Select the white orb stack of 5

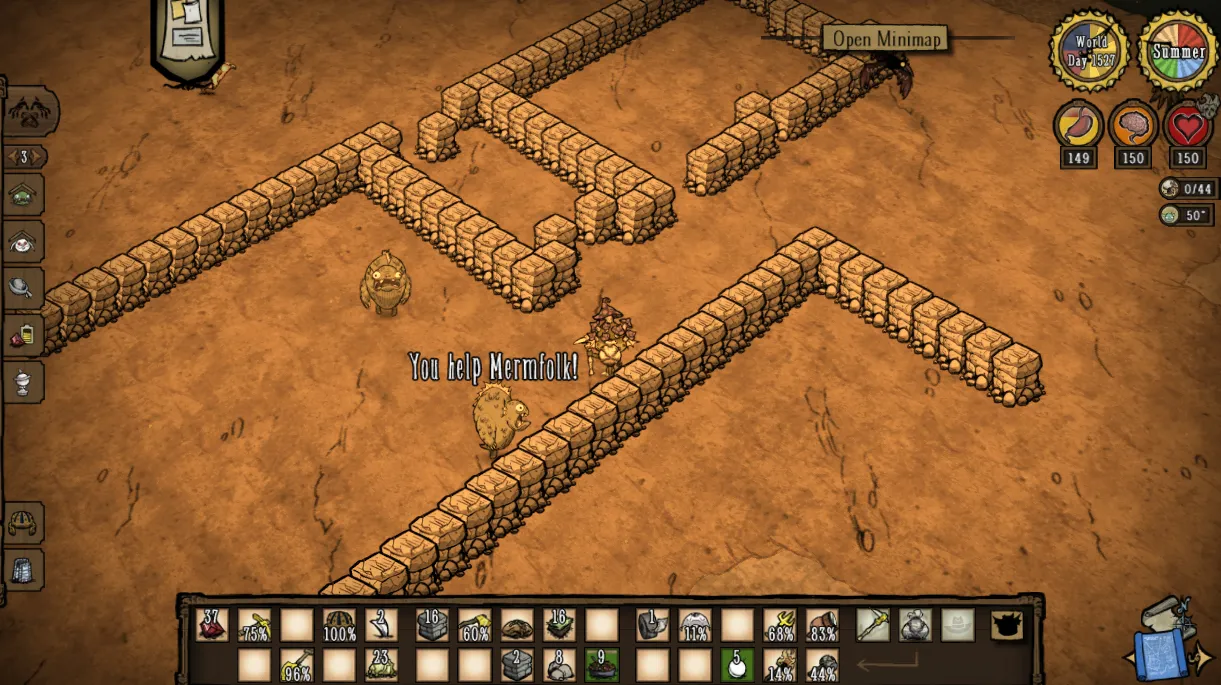point(737,664)
